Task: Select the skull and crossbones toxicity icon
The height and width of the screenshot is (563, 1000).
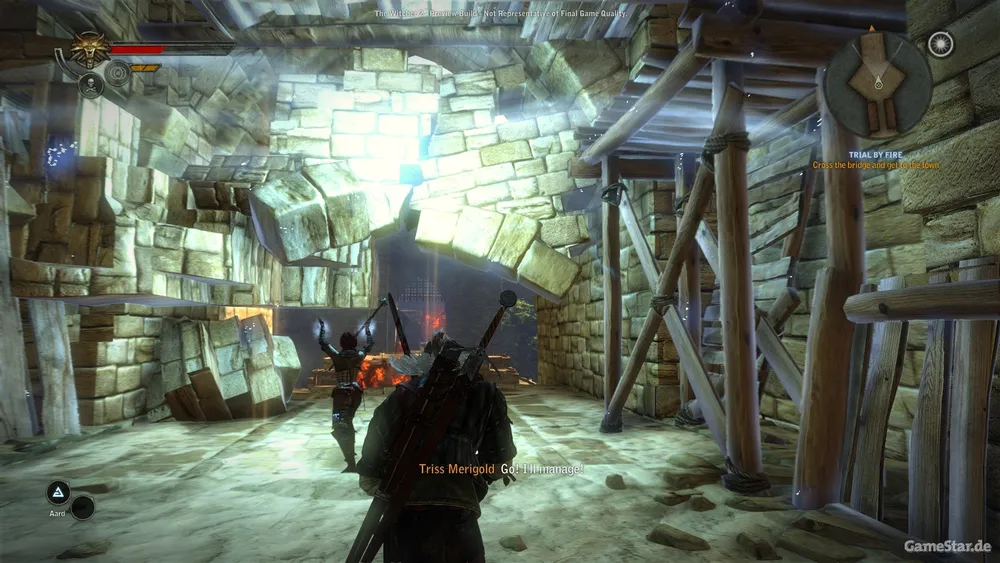Action: click(x=90, y=83)
